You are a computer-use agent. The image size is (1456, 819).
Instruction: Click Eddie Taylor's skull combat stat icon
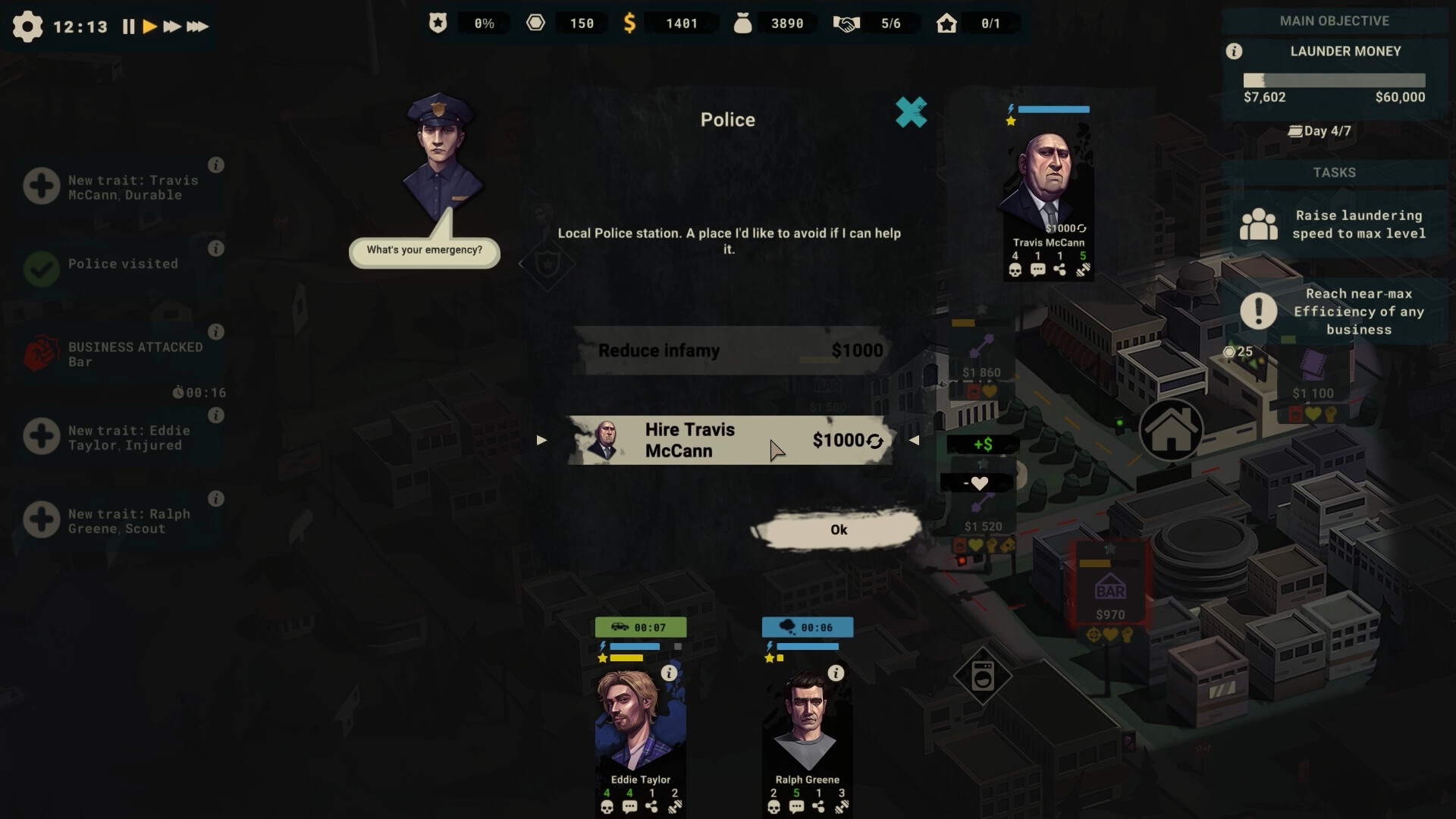click(x=607, y=807)
